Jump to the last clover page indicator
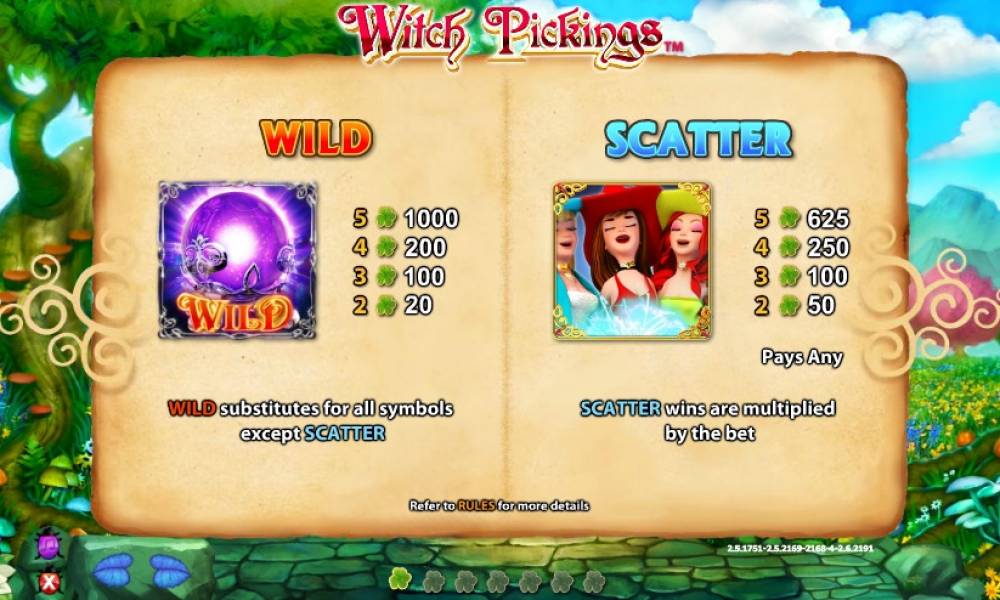This screenshot has height=600, width=1000. (x=594, y=581)
